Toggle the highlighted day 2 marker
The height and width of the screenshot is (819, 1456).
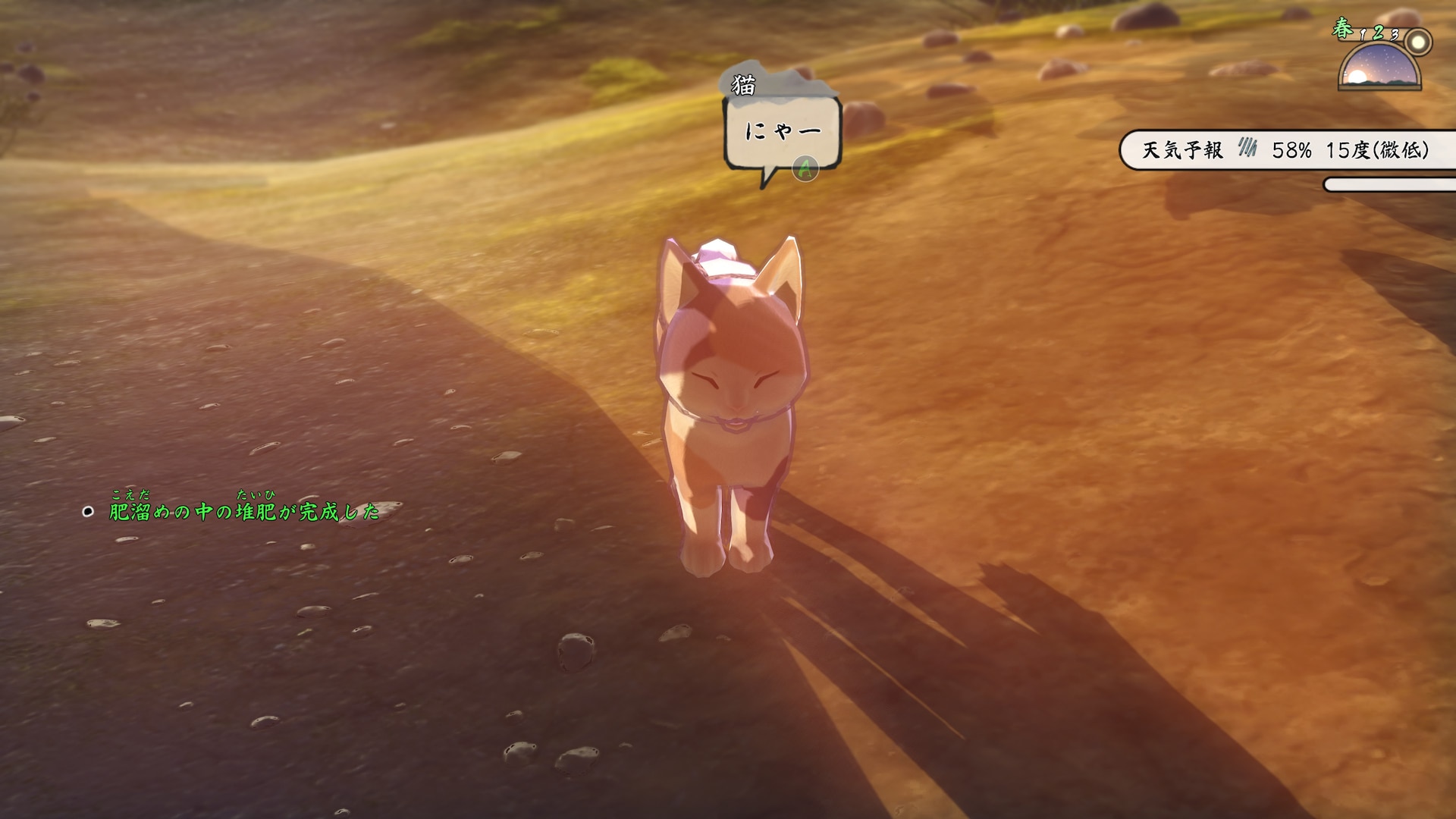pyautogui.click(x=1378, y=33)
